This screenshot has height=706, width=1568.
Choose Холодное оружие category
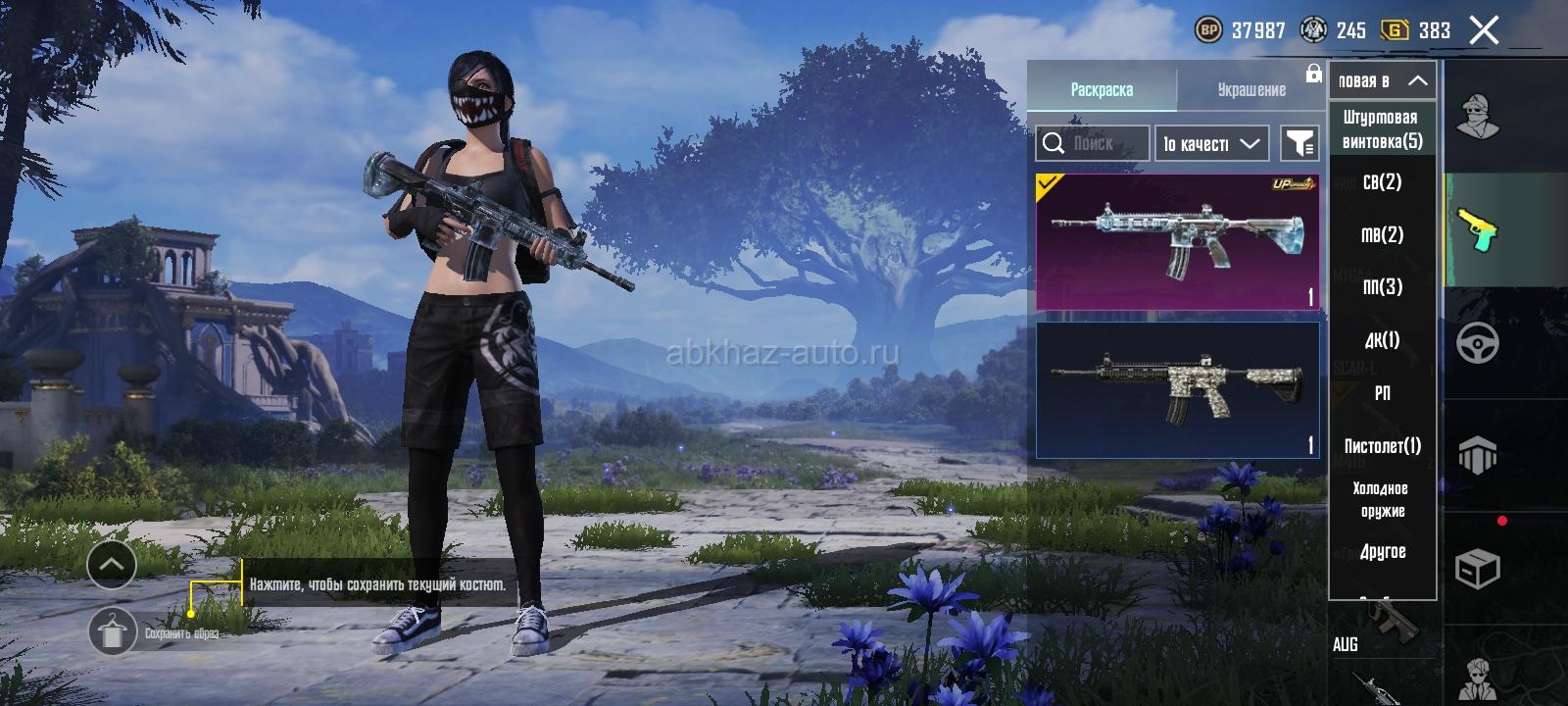tap(1382, 499)
